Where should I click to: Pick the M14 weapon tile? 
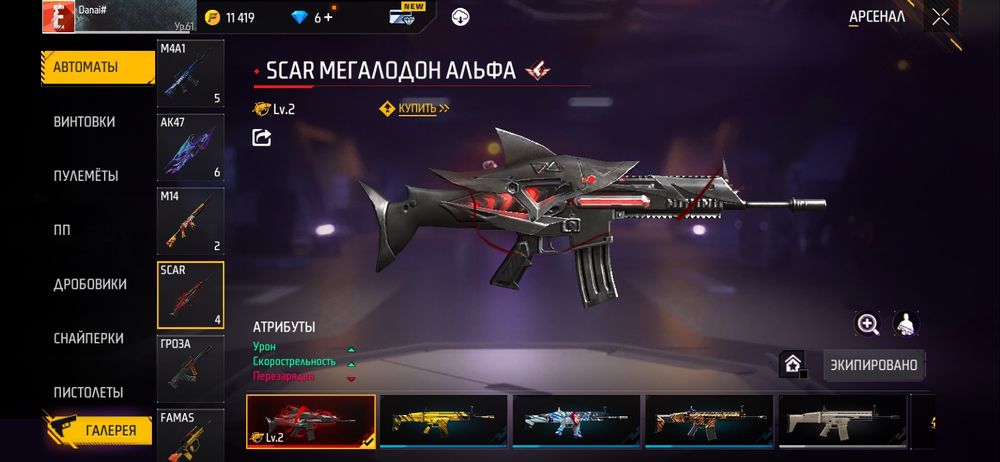pyautogui.click(x=190, y=221)
